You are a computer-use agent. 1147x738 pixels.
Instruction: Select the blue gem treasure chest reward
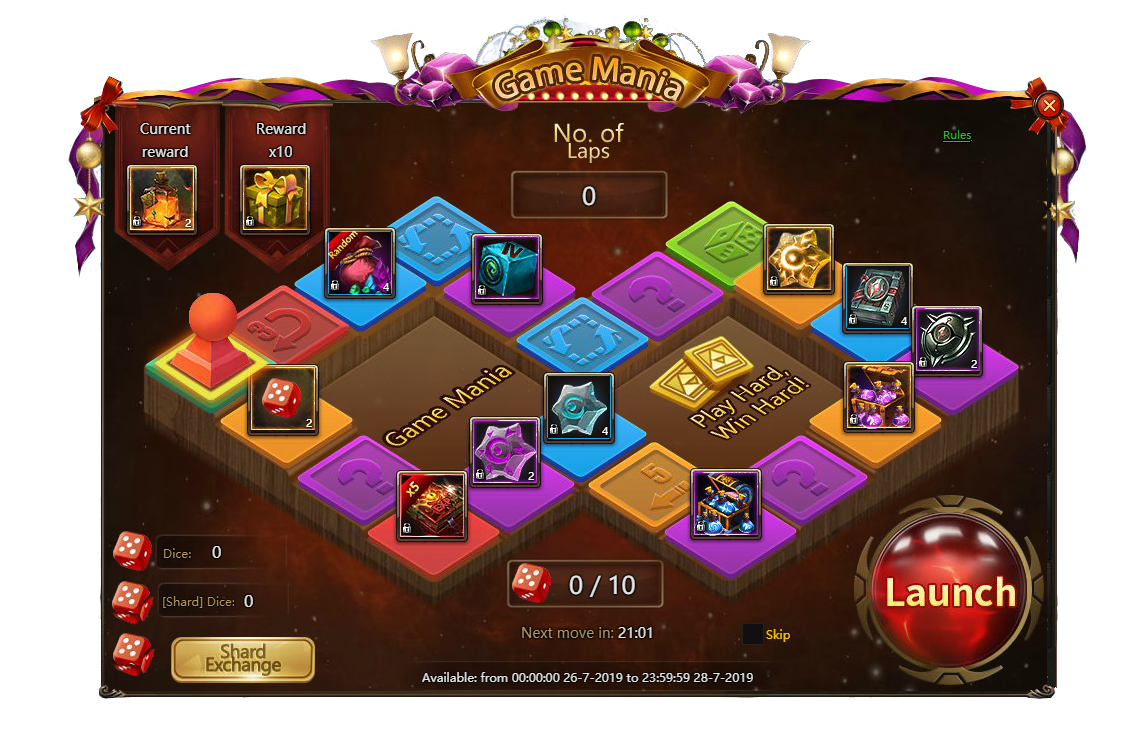coord(725,503)
